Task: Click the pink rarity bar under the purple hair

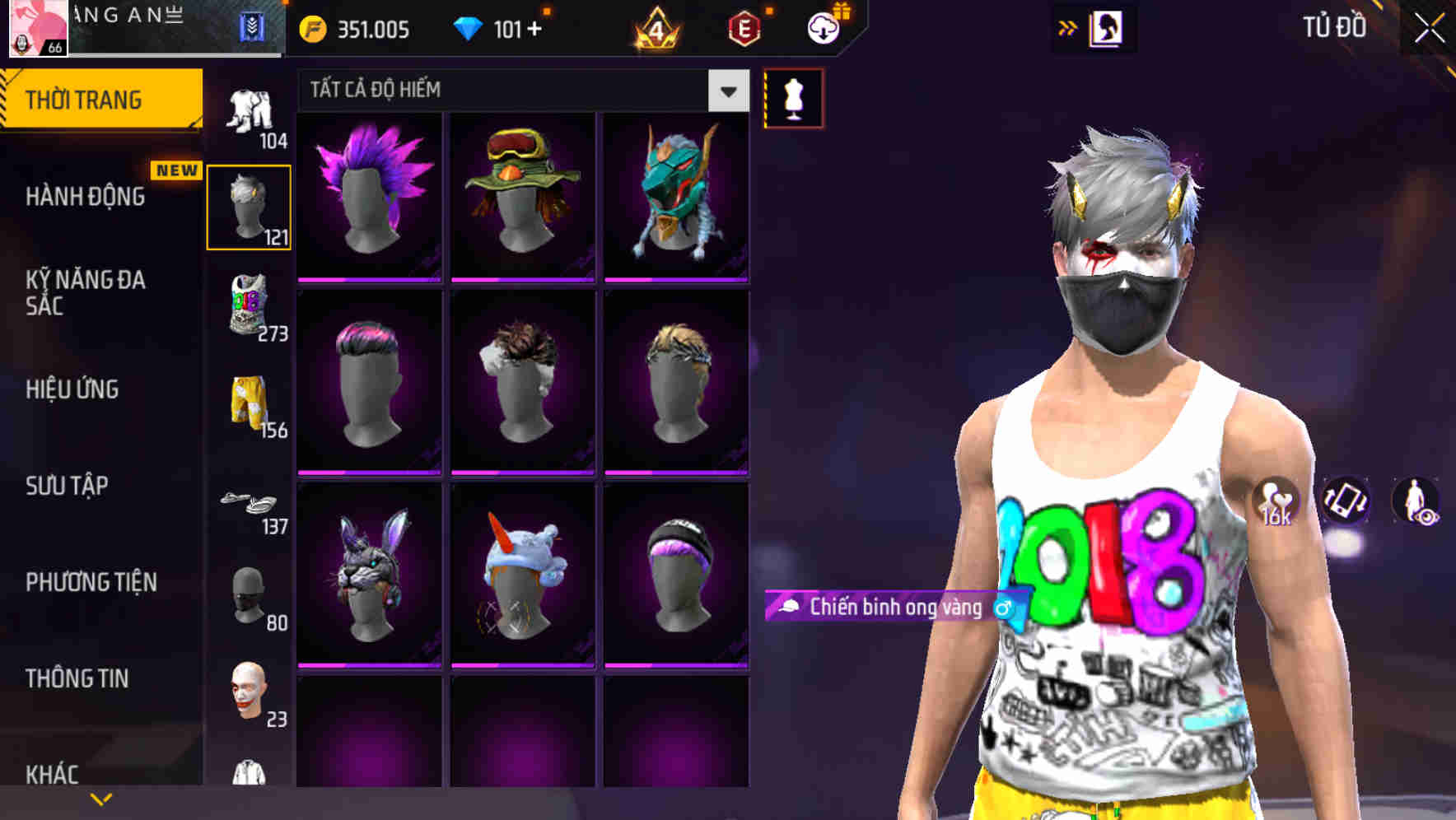Action: (369, 278)
